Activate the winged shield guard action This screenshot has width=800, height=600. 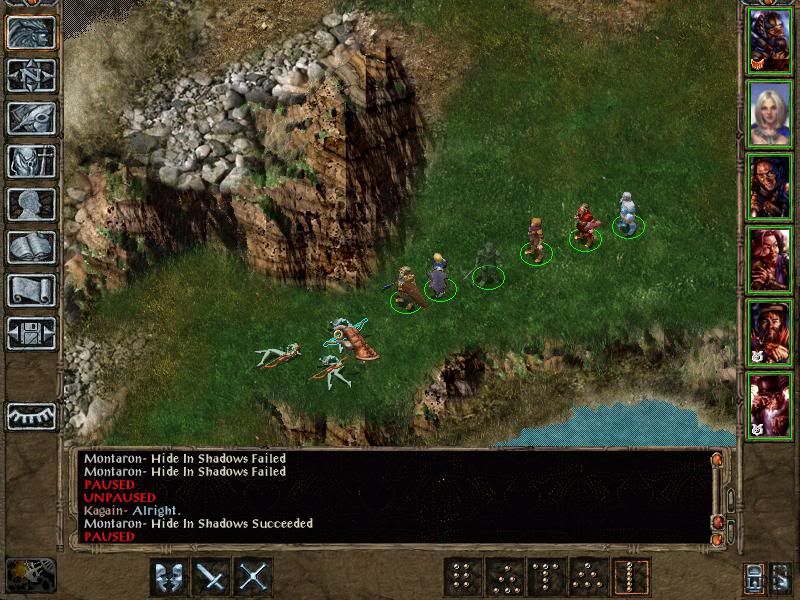coord(169,577)
